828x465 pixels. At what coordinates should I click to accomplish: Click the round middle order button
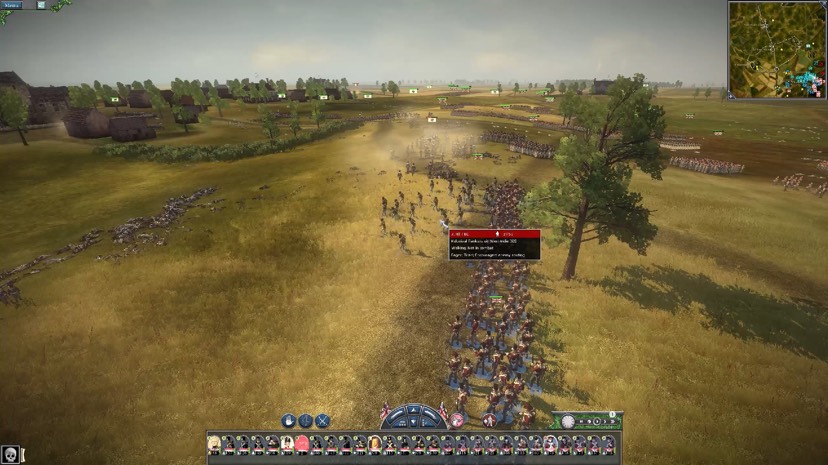click(305, 421)
